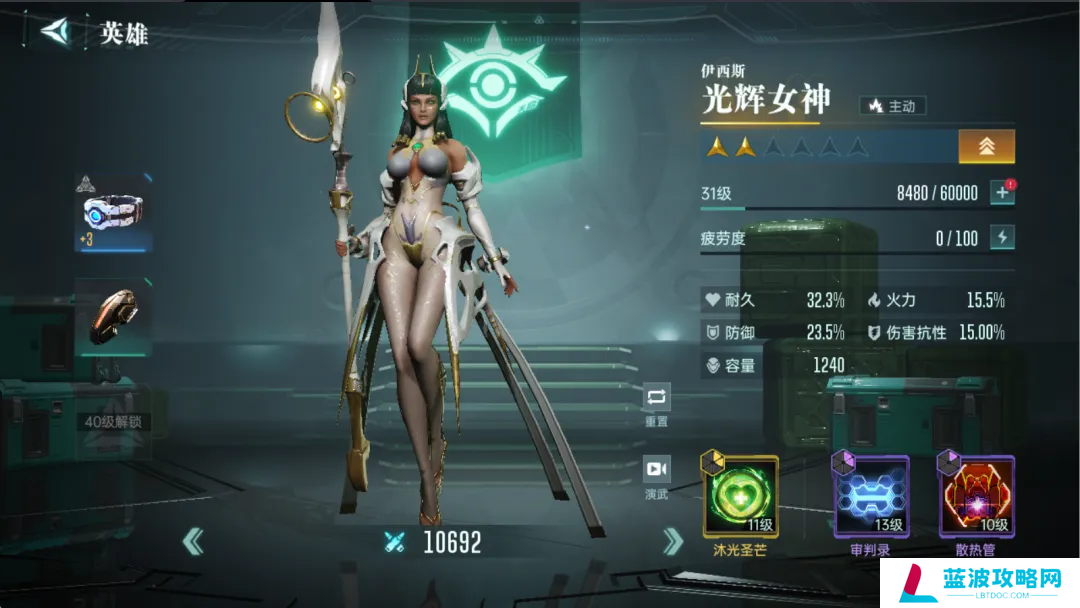Open the 散热管 skill icon

pyautogui.click(x=977, y=496)
